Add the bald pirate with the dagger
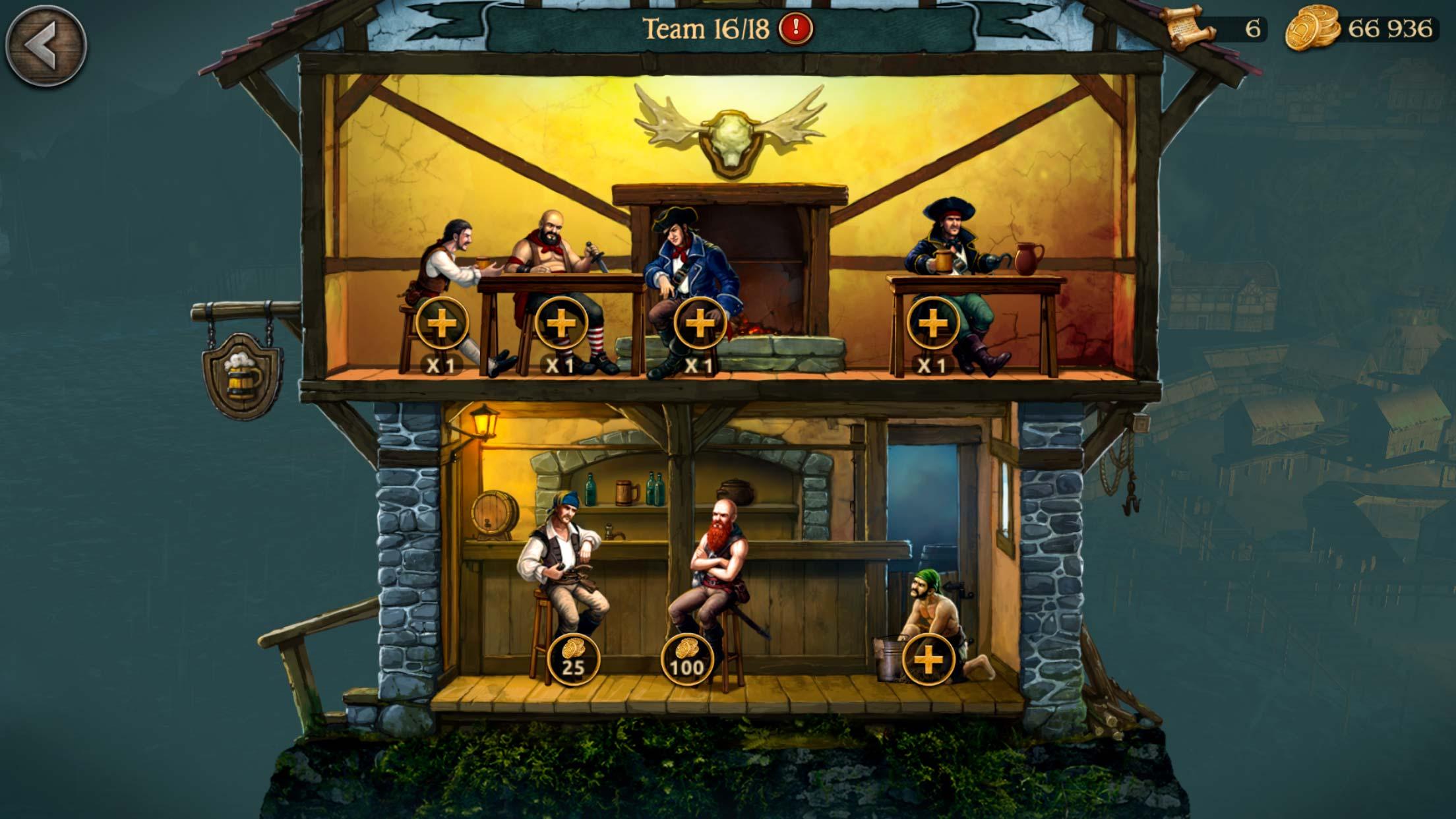The height and width of the screenshot is (819, 1456). 561,324
